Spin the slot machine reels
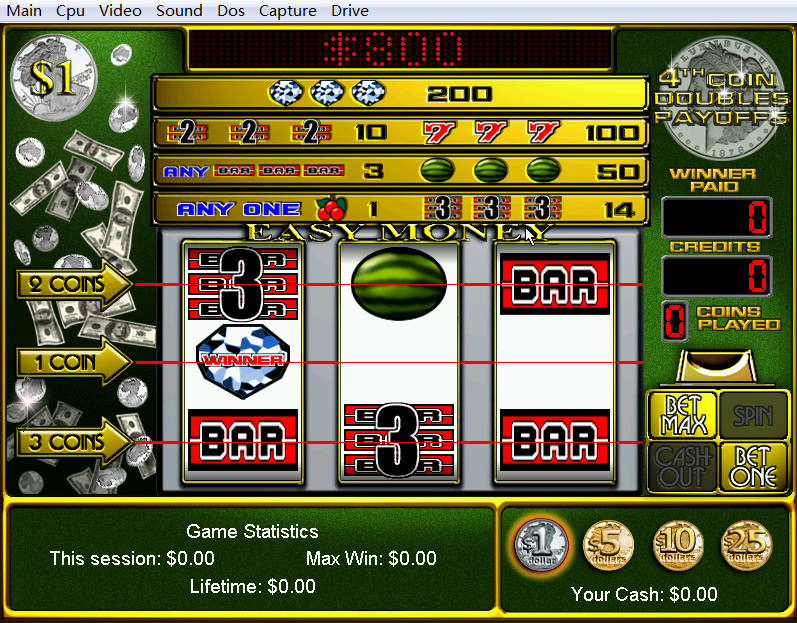 (x=753, y=415)
